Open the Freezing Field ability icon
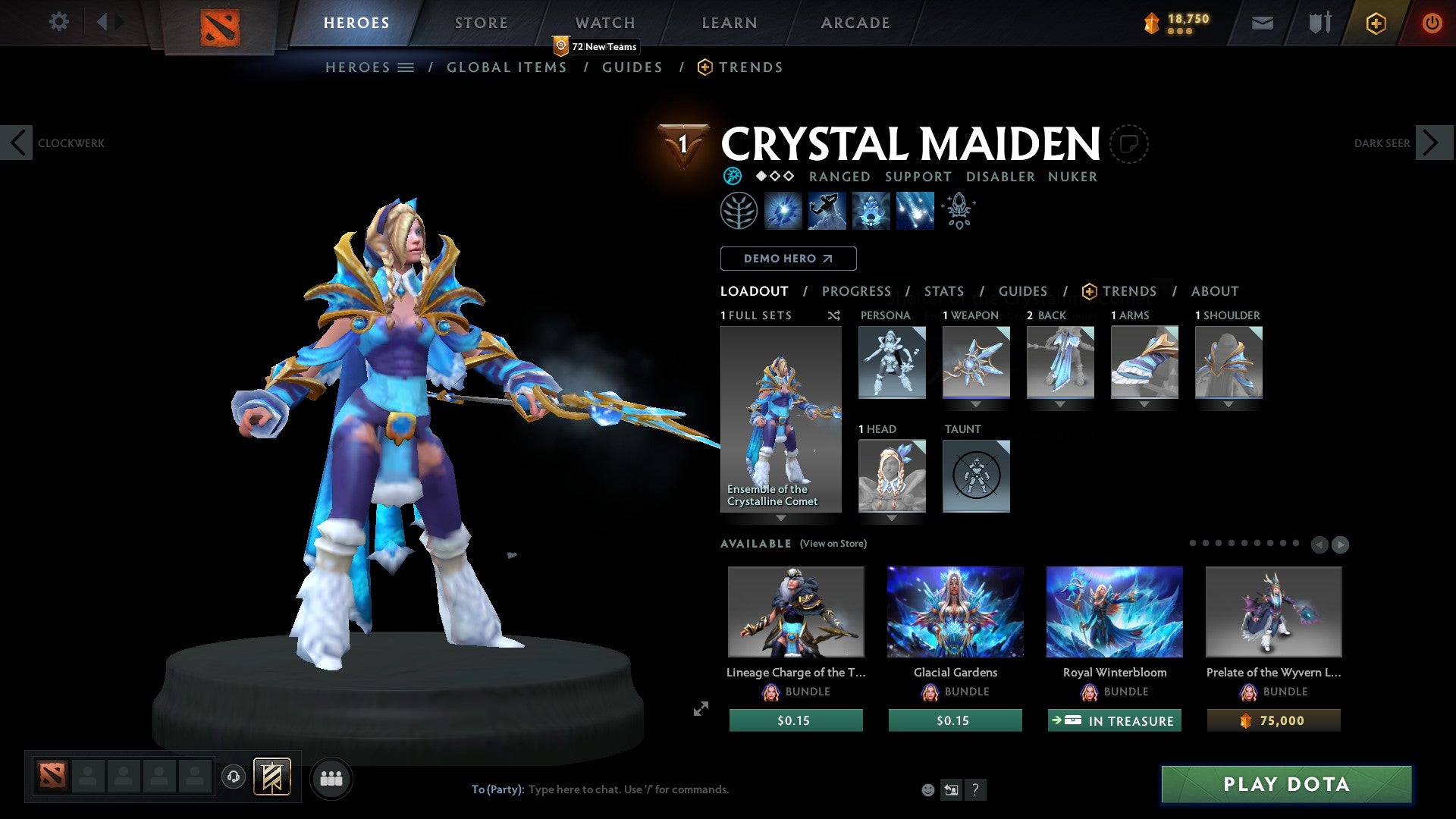 coord(914,211)
